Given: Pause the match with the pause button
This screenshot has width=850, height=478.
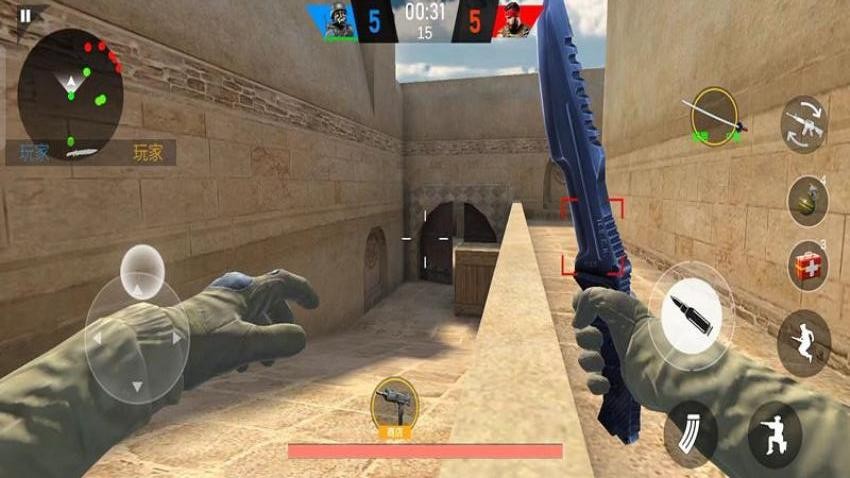Looking at the screenshot, I should click(26, 15).
